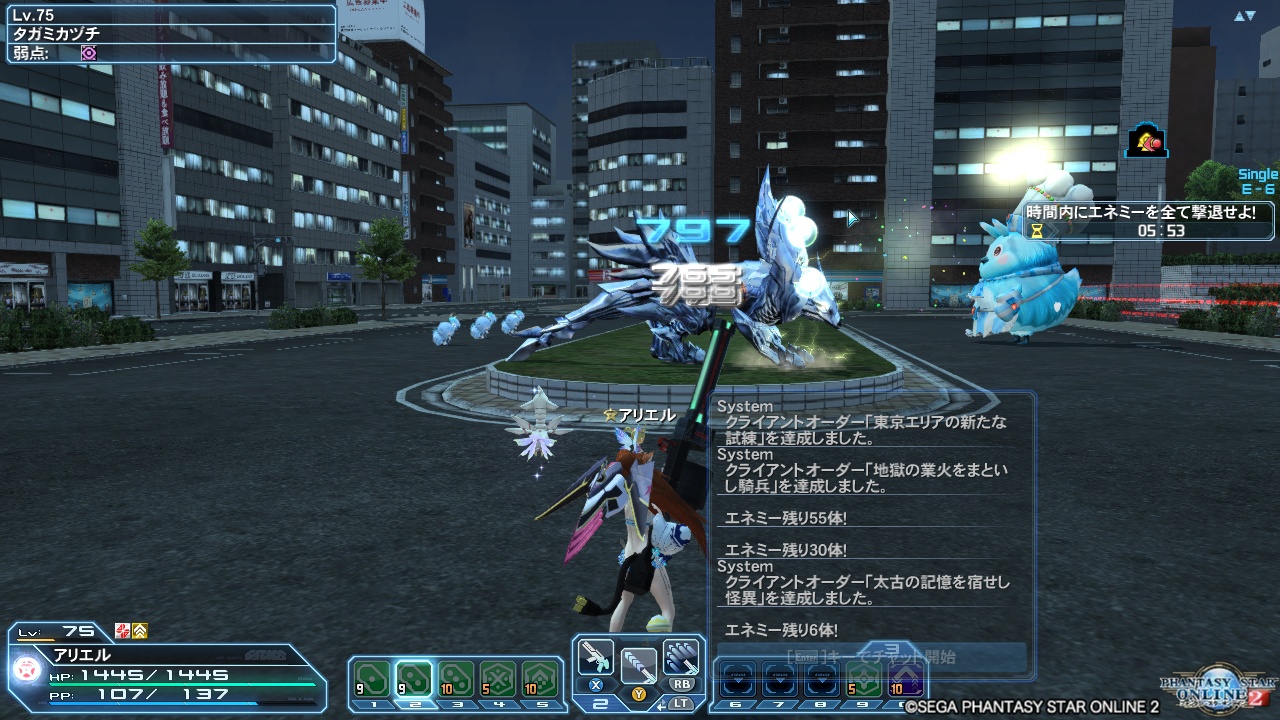Open the dropdown arrow on subpalette slot 8
Screen dimensions: 1280x720
click(821, 682)
